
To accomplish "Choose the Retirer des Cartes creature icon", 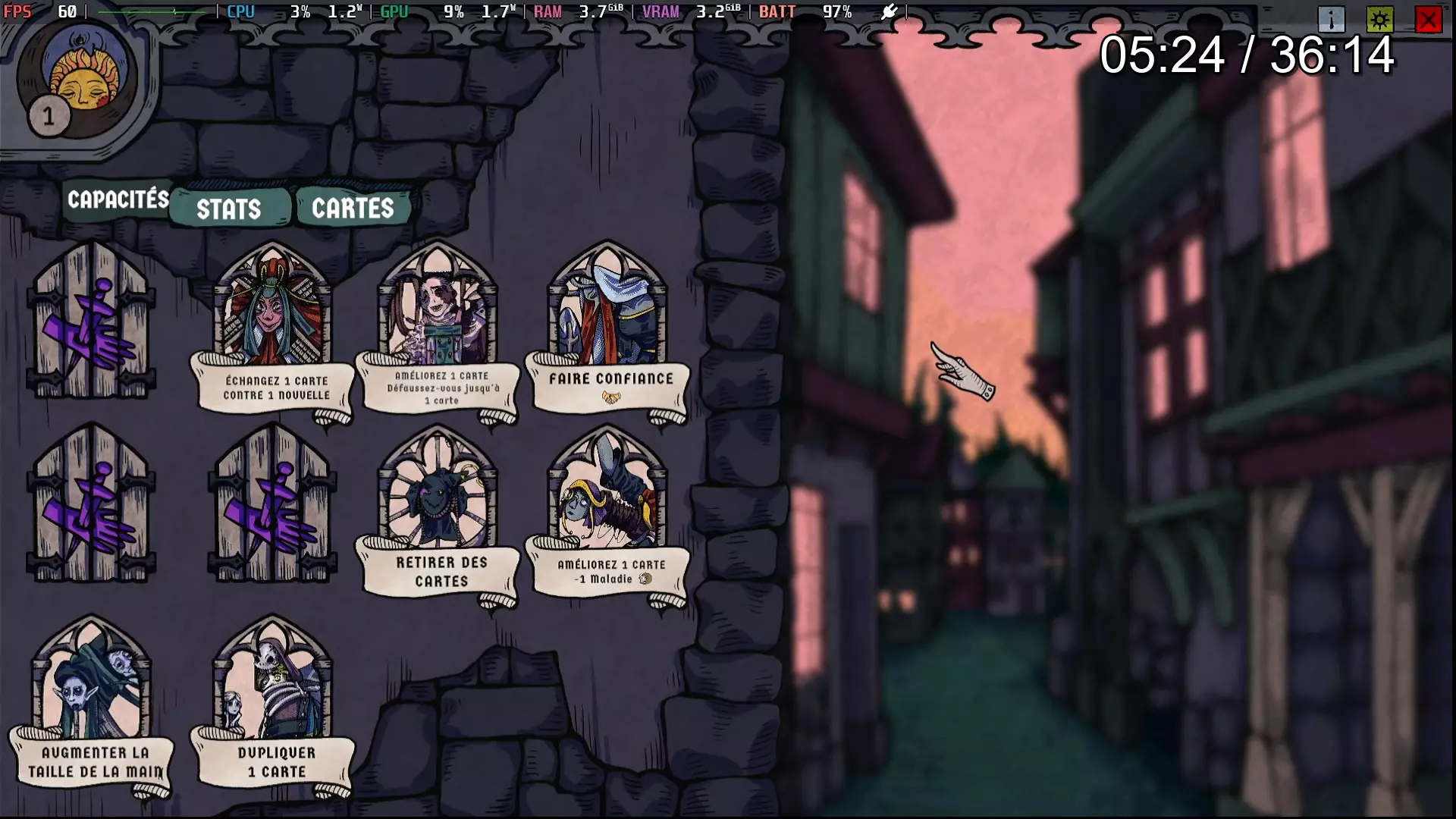I will 438,497.
